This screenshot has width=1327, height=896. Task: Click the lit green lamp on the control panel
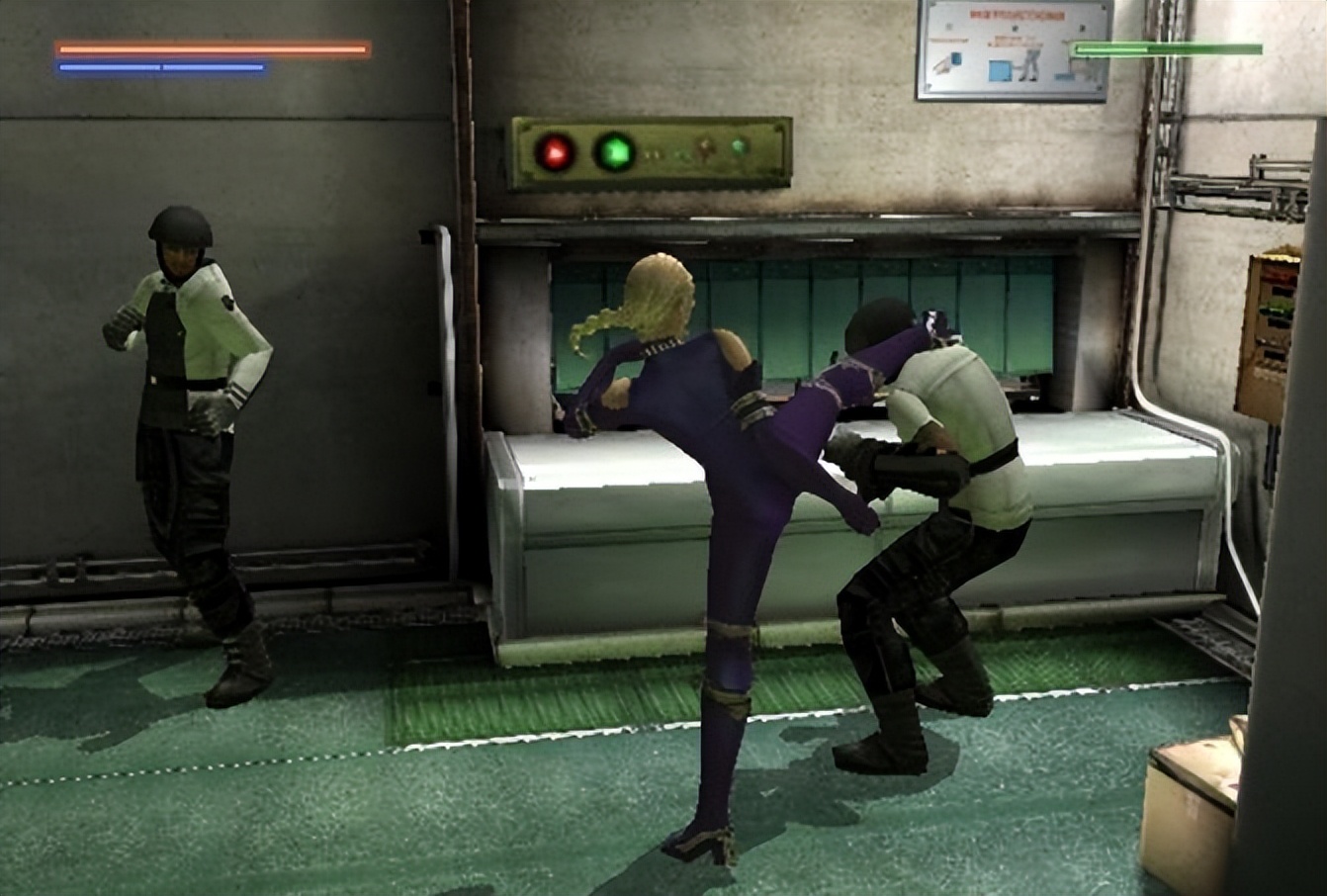[x=614, y=150]
